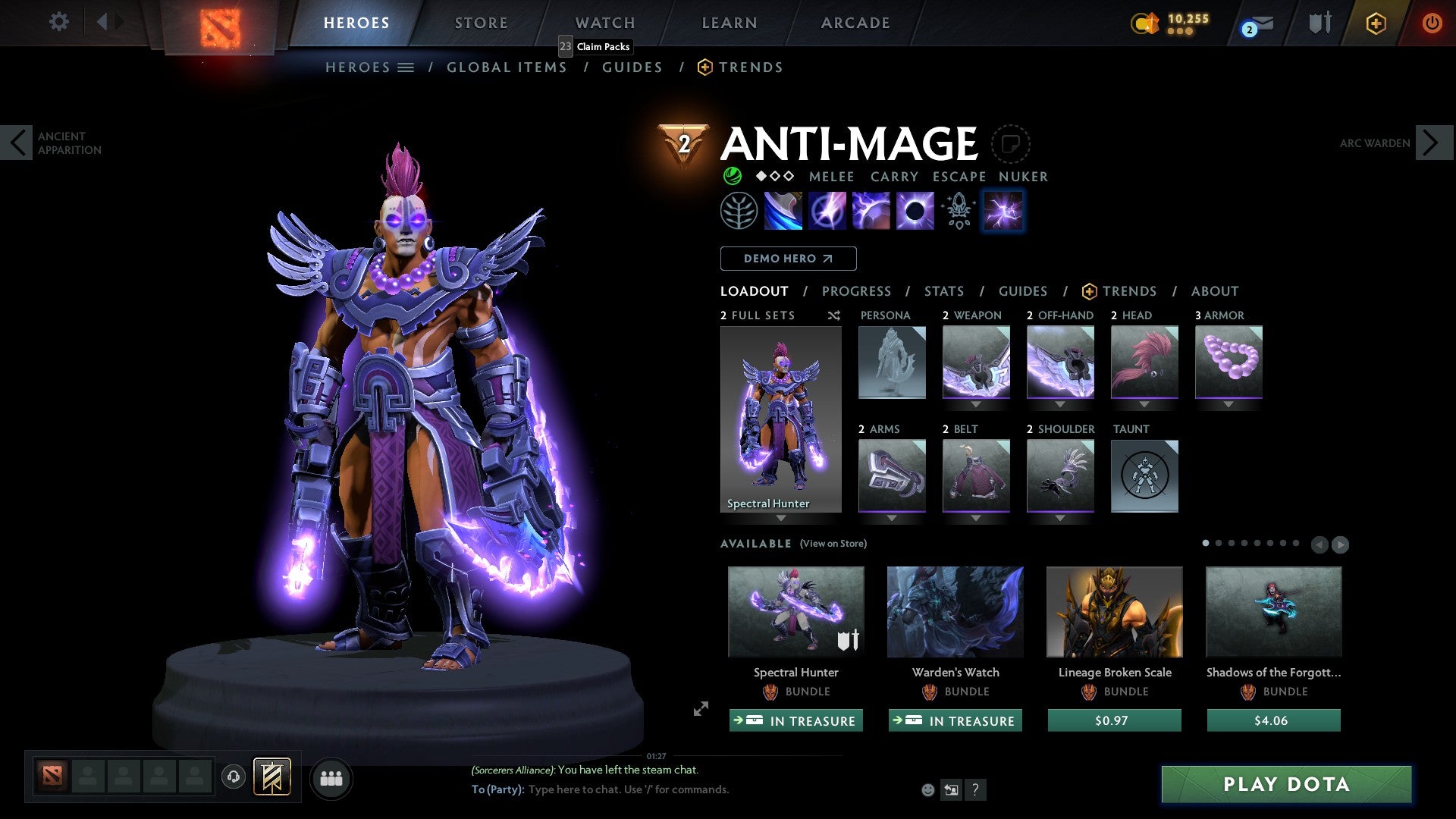Toggle the shuffle icon next to Full Sets
This screenshot has height=819, width=1456.
tap(833, 315)
